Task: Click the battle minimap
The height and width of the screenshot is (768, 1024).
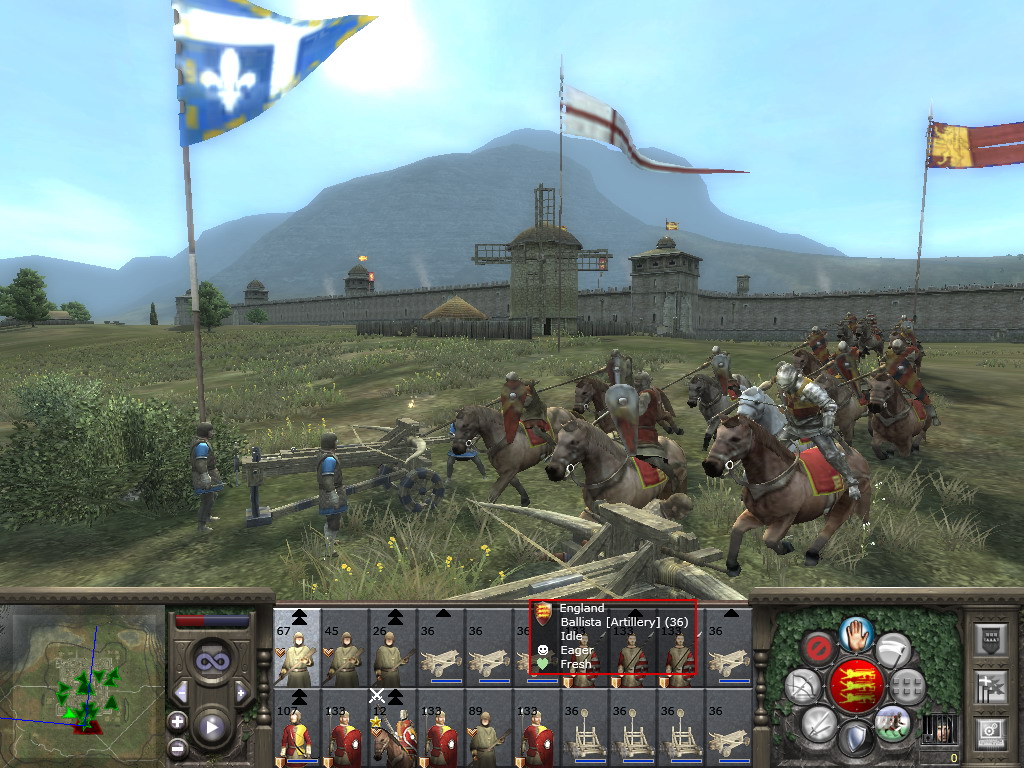Action: tap(82, 668)
